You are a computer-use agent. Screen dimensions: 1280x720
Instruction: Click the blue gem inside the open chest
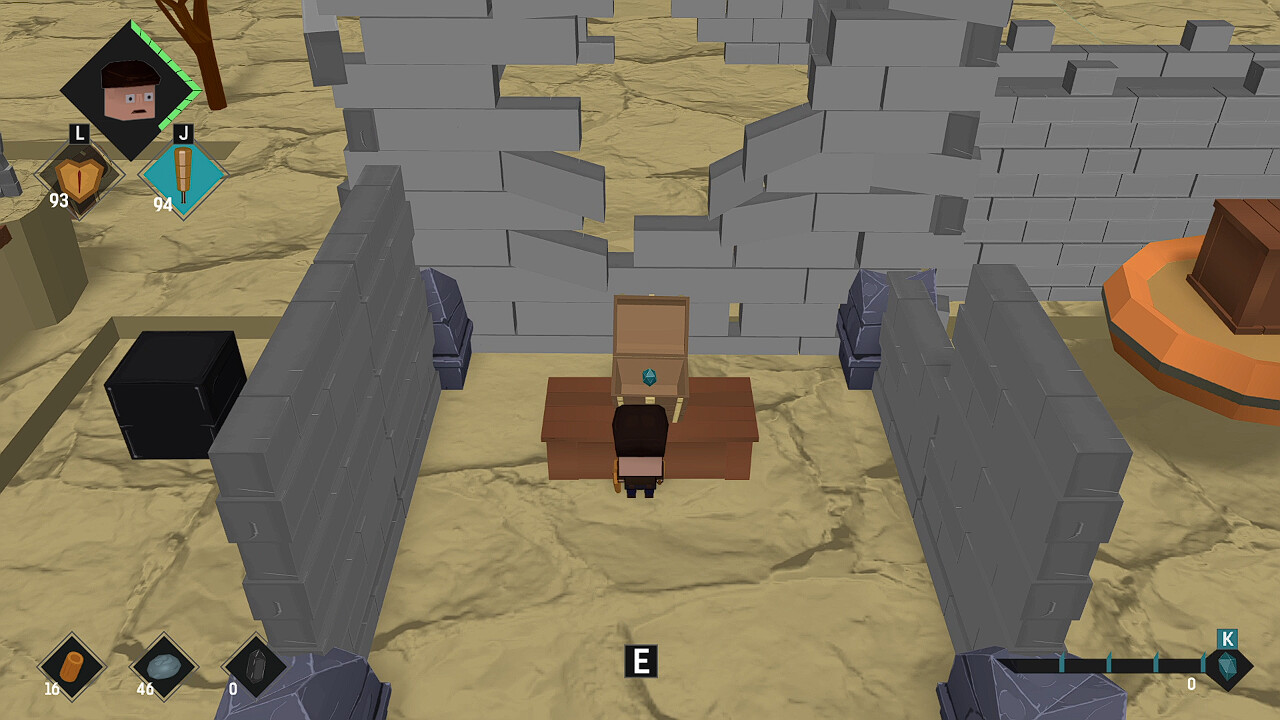point(651,377)
